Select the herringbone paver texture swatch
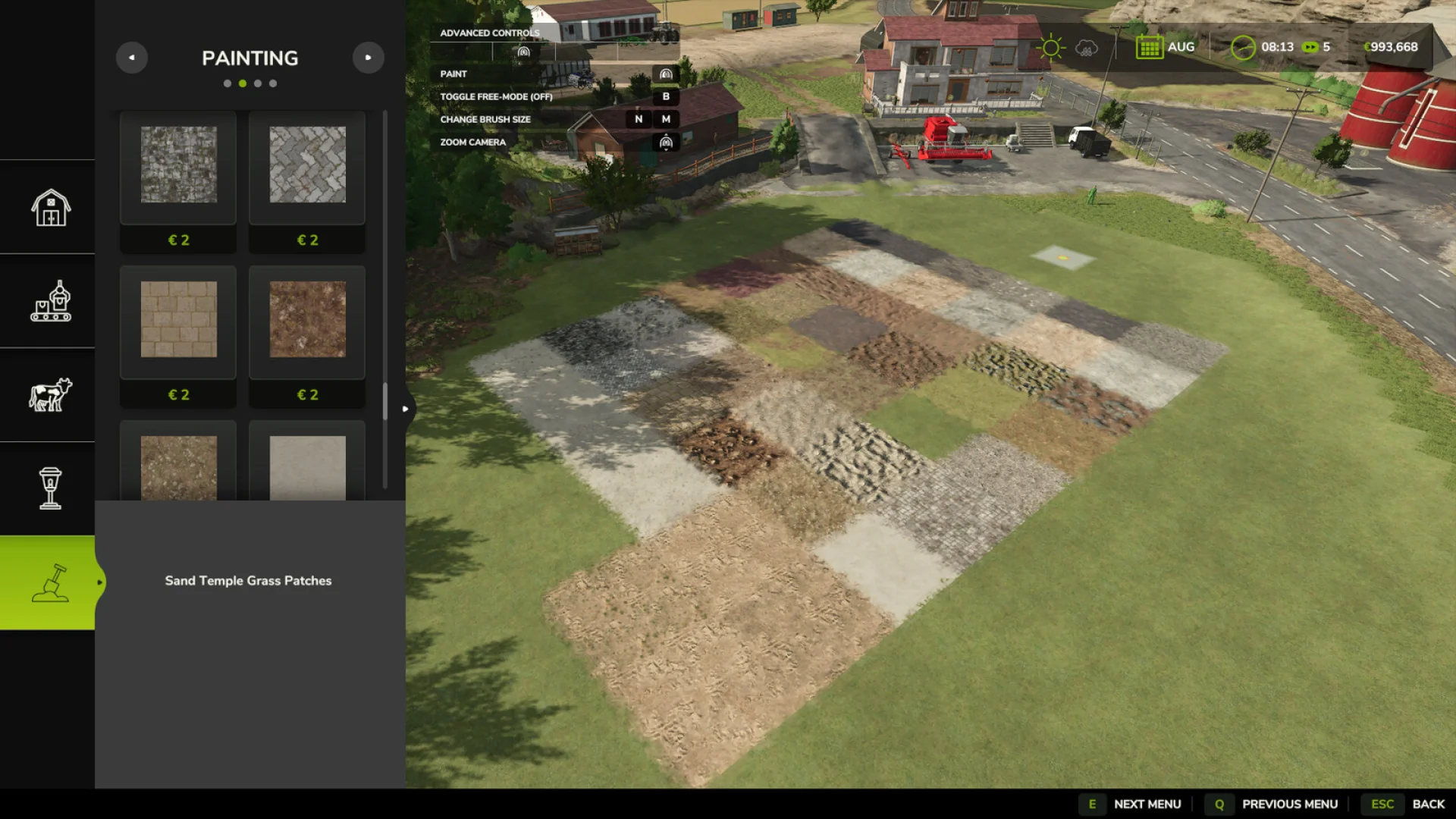Viewport: 1456px width, 819px height. tap(306, 167)
